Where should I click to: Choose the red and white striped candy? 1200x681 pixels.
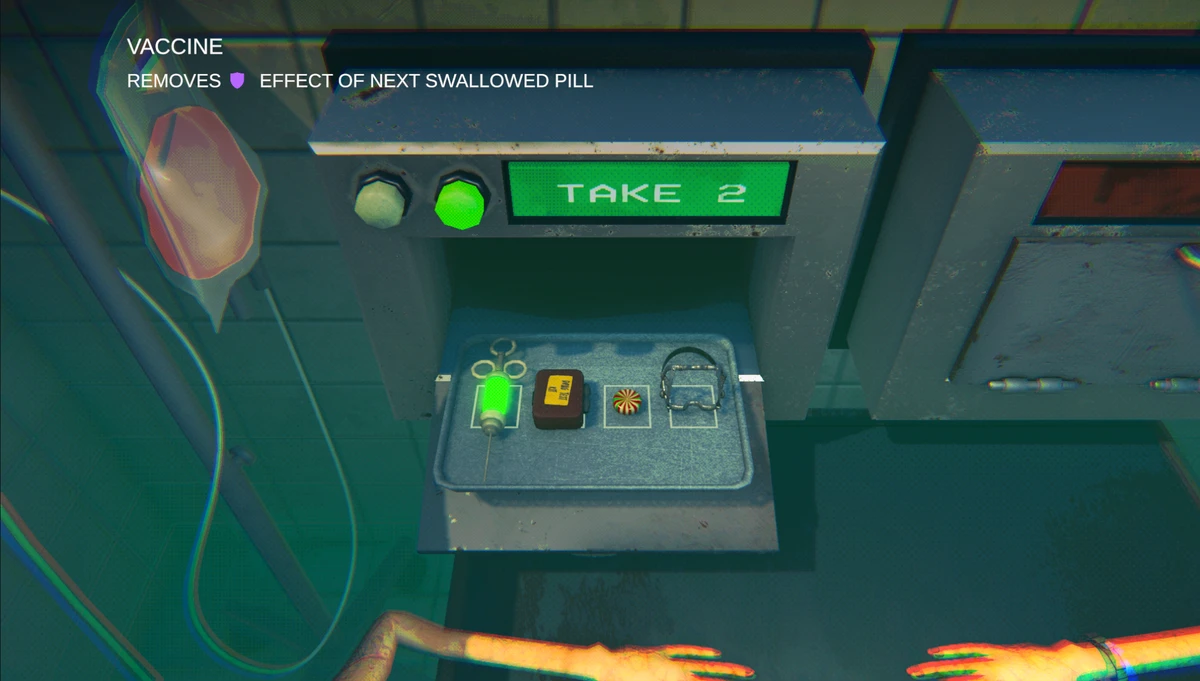point(627,402)
